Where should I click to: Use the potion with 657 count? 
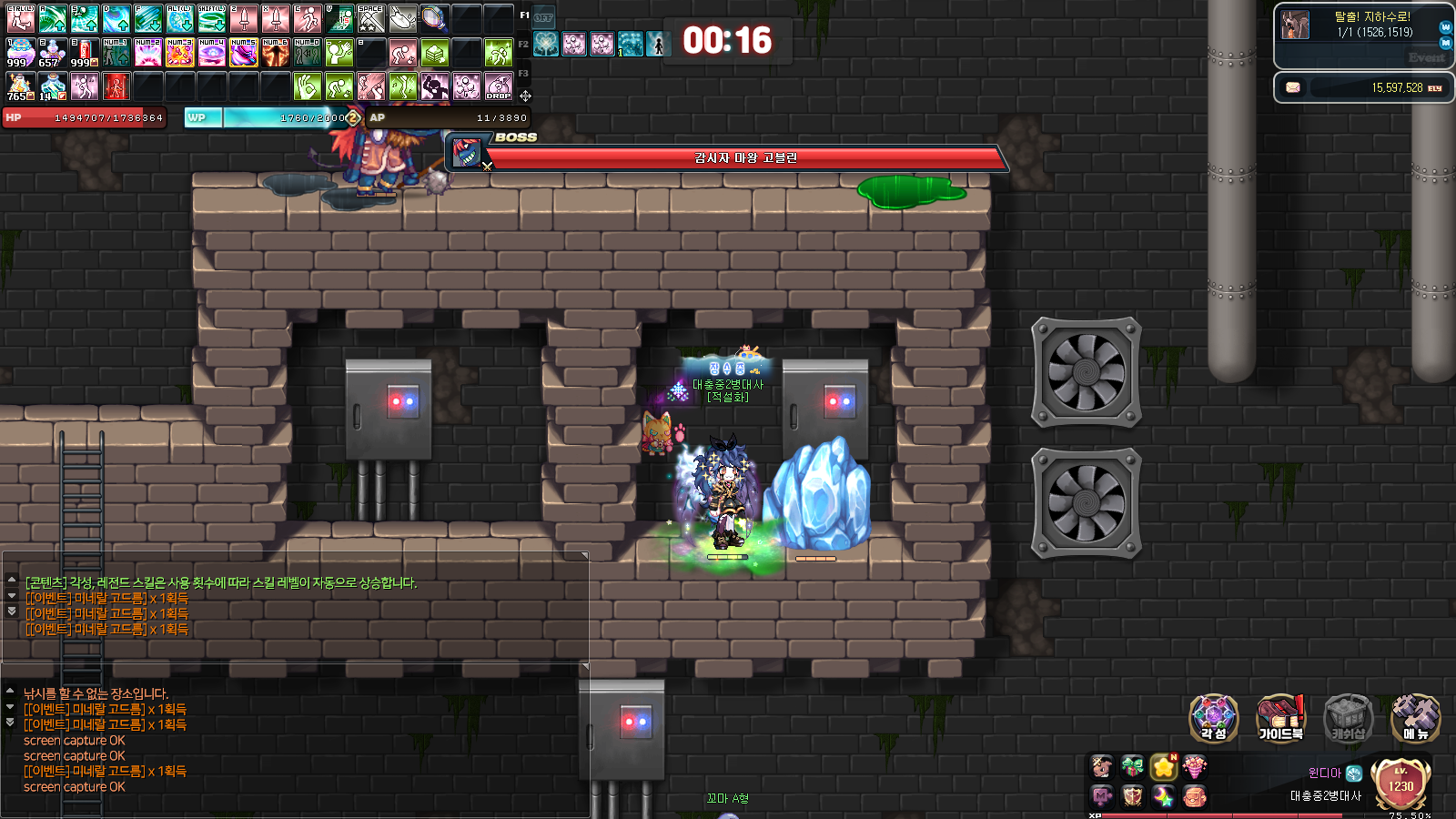[52, 53]
